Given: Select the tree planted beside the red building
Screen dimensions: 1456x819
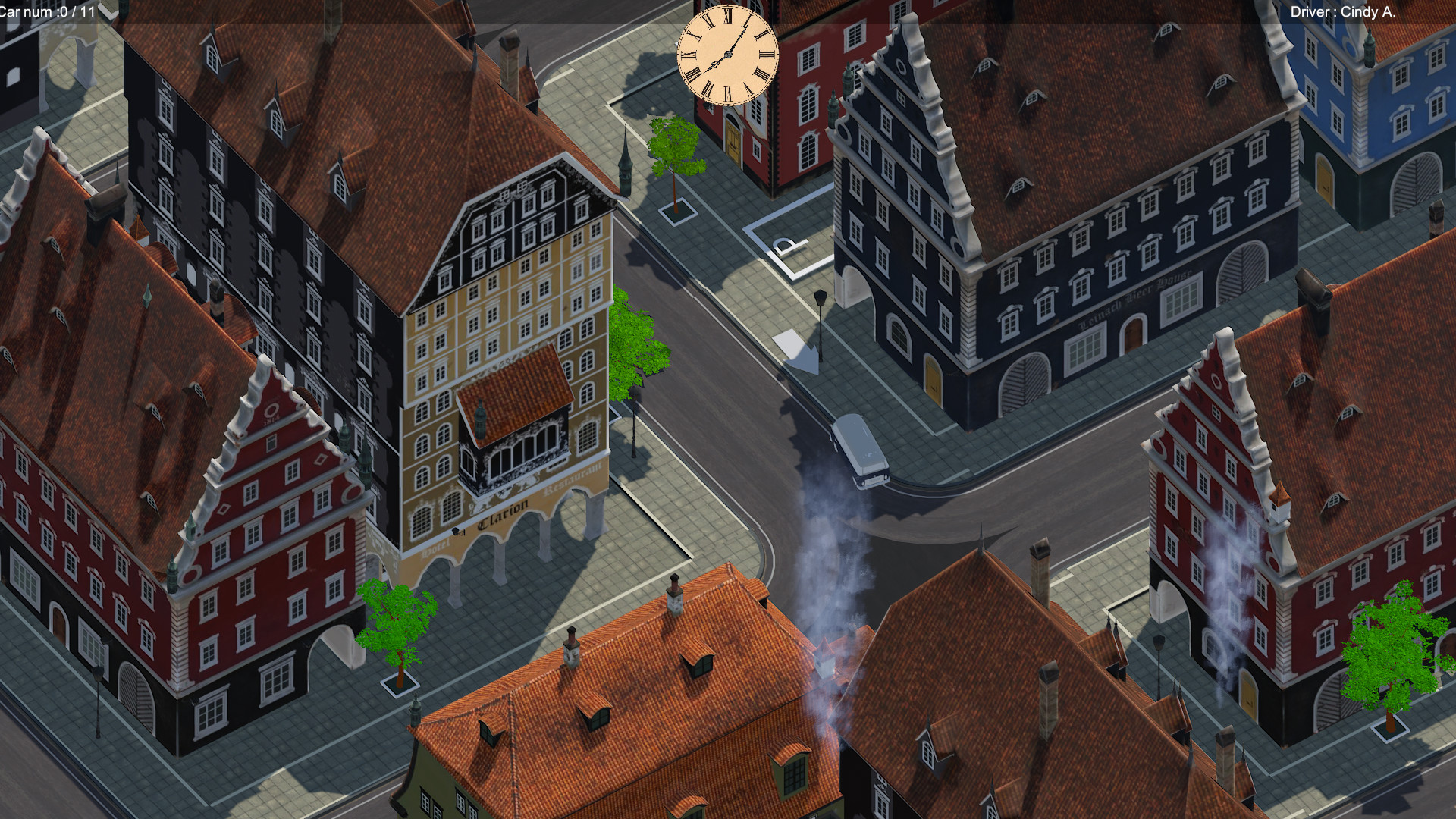Looking at the screenshot, I should click(x=394, y=622).
